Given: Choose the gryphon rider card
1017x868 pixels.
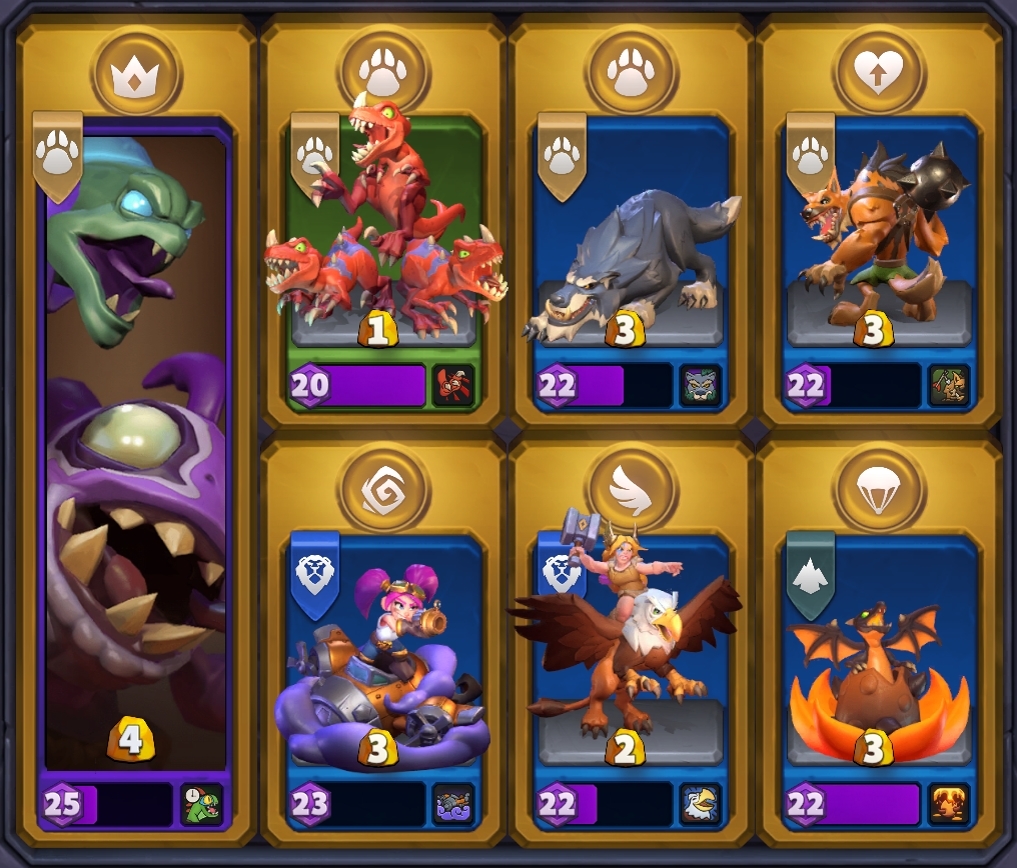Looking at the screenshot, I should pos(630,650).
